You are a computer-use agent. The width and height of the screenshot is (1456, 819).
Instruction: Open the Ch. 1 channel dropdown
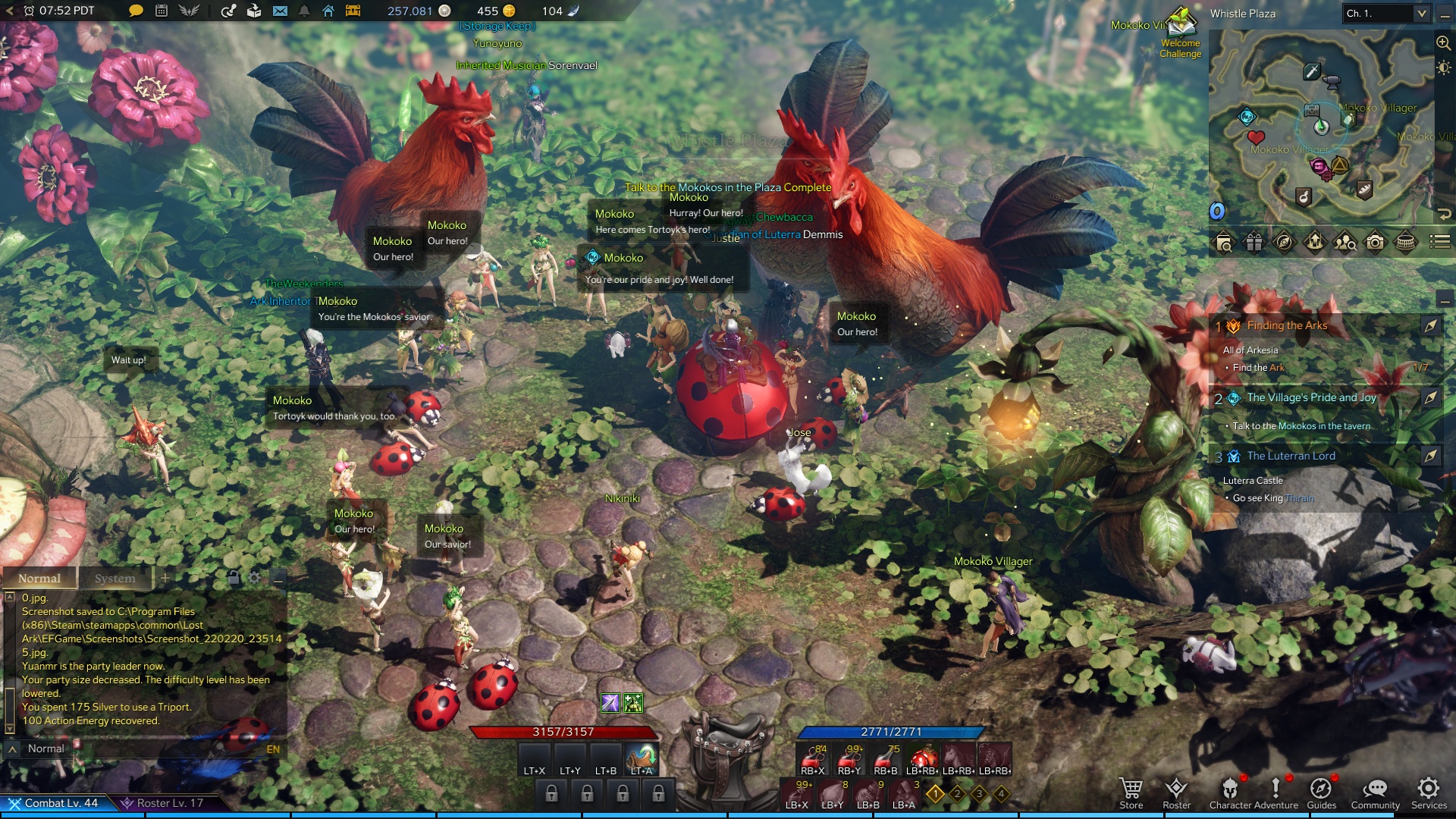[1385, 13]
